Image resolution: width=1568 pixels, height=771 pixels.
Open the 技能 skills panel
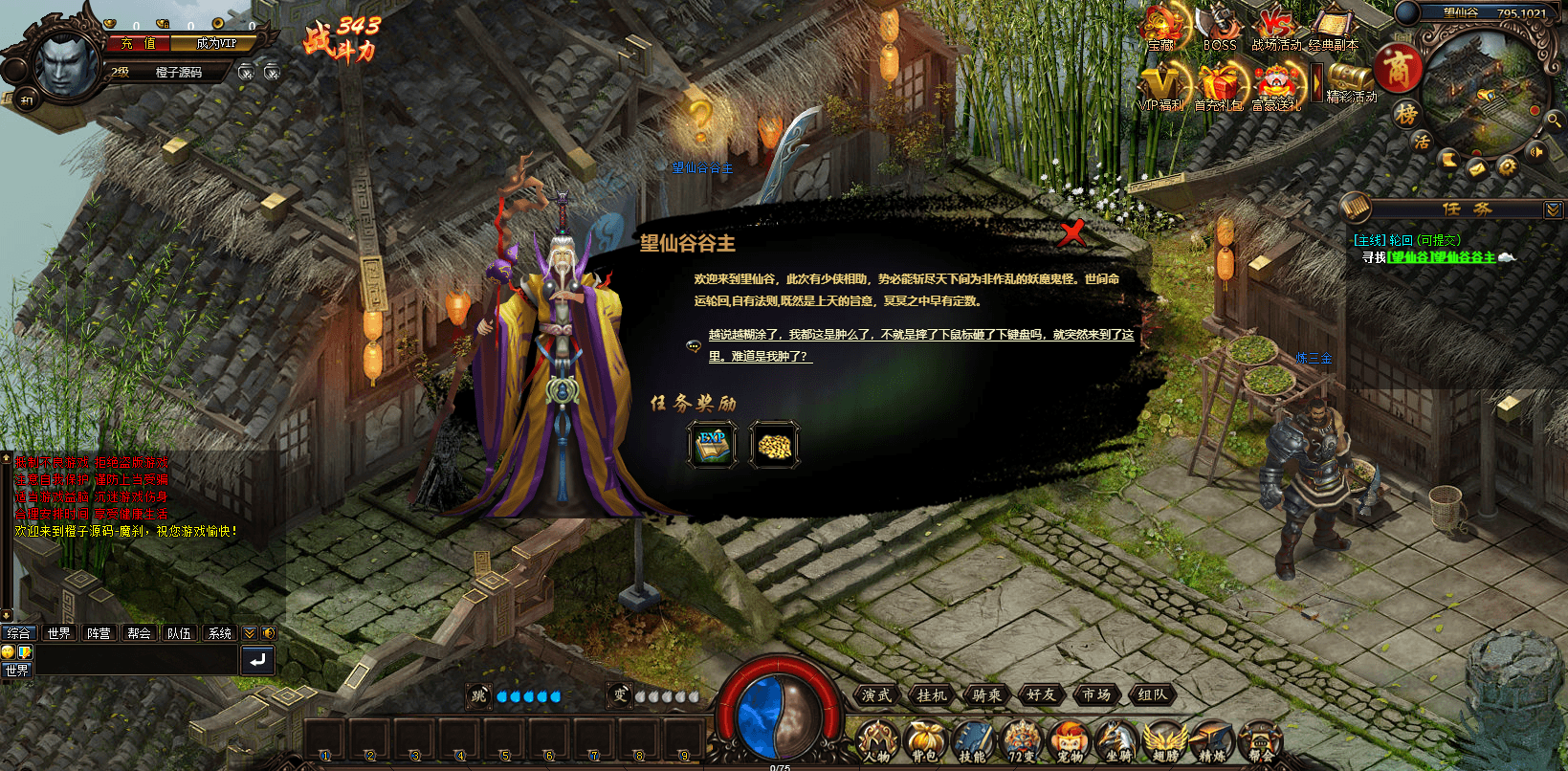click(x=972, y=740)
